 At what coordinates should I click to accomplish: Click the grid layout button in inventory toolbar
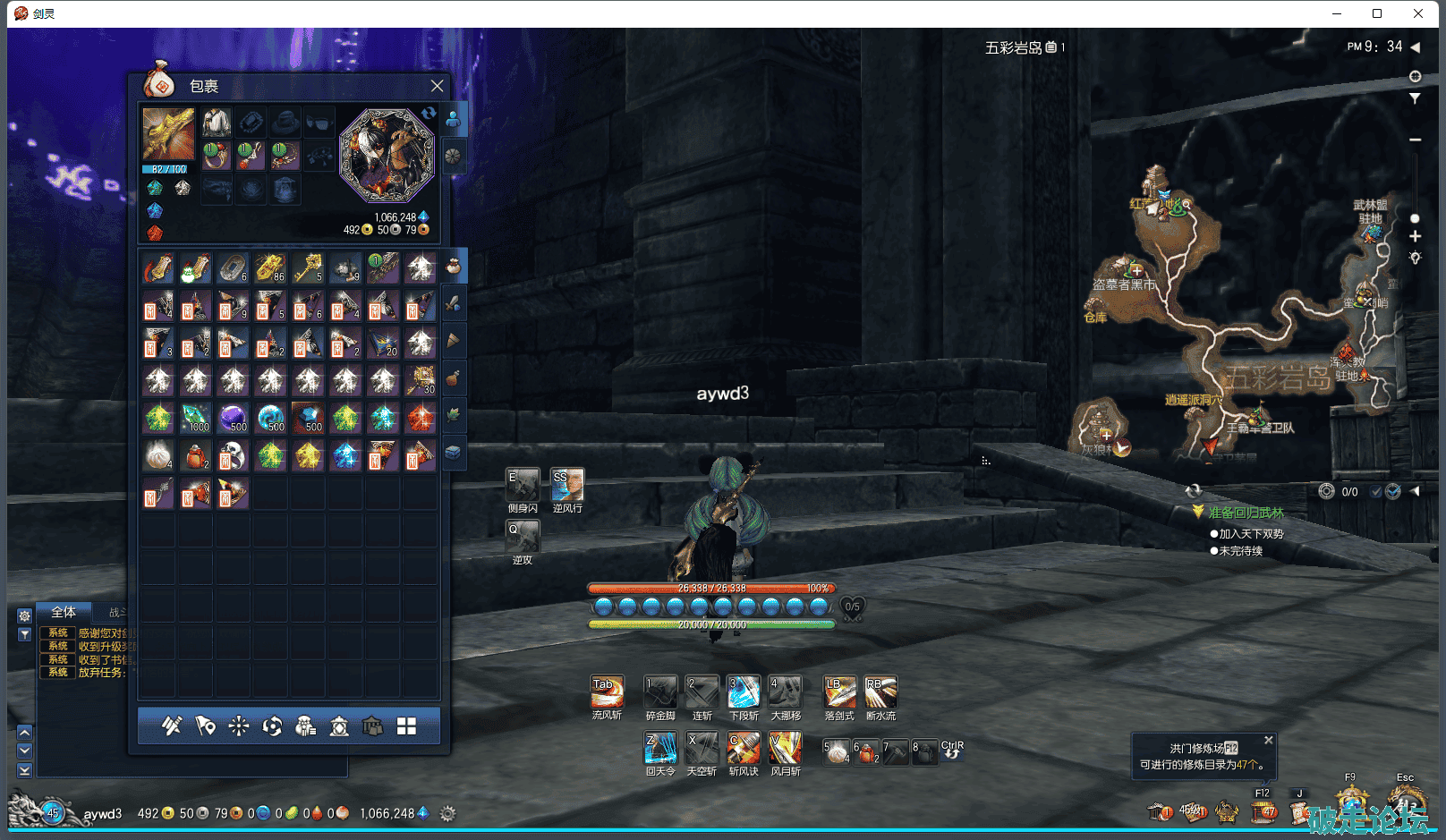(406, 726)
